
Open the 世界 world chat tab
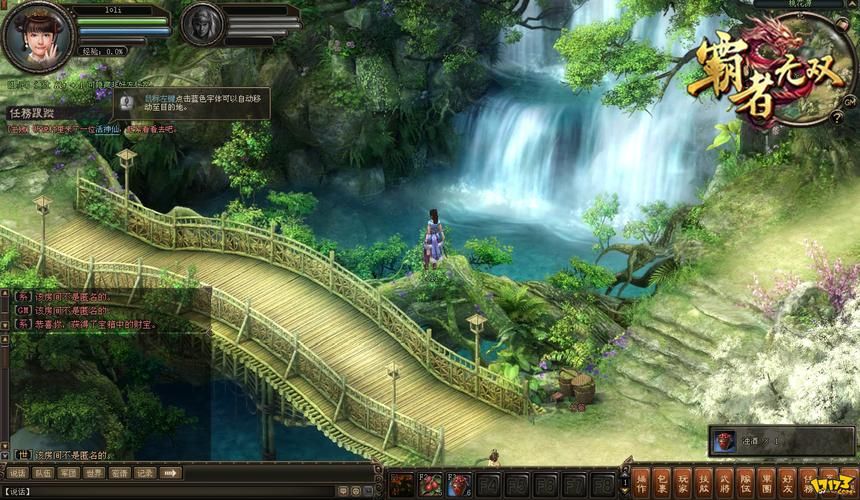pos(94,473)
